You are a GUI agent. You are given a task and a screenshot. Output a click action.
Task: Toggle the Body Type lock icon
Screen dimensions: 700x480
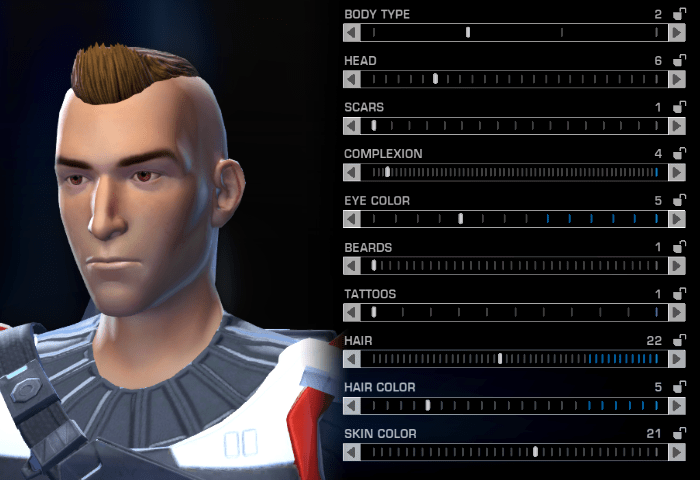(680, 14)
